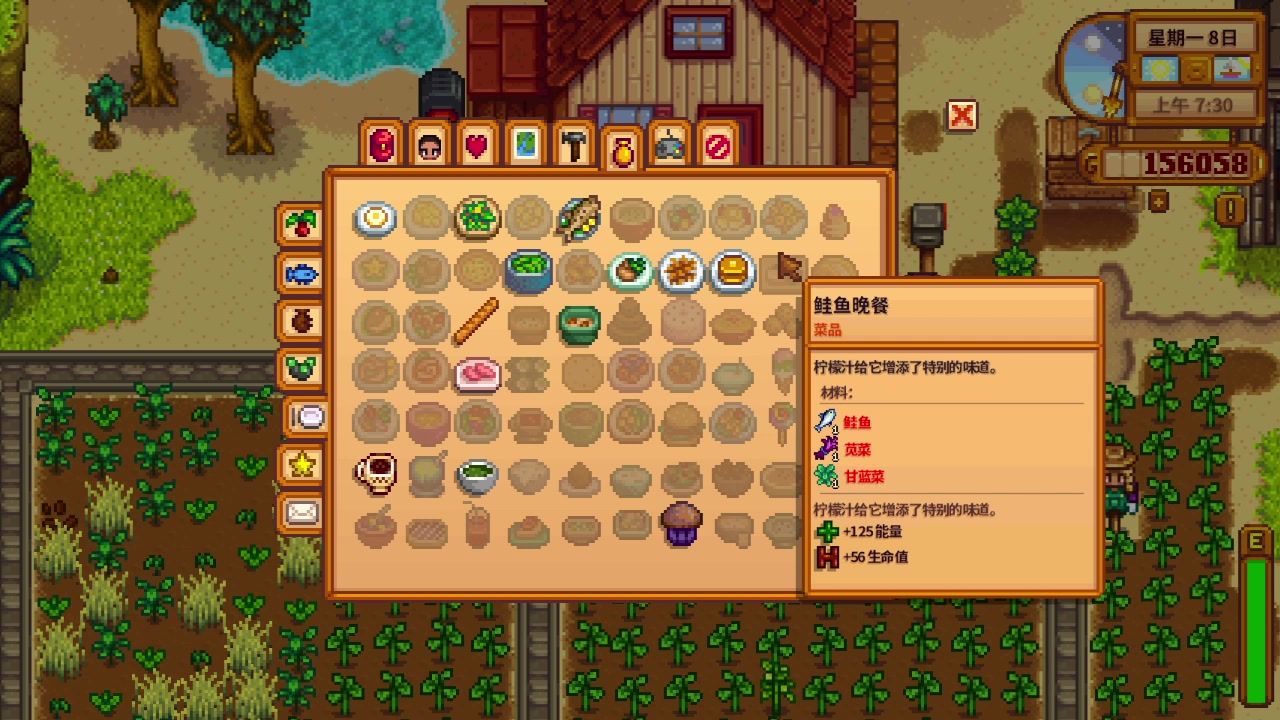The image size is (1280, 720).
Task: Select the bread loaf recipe
Action: (477, 321)
